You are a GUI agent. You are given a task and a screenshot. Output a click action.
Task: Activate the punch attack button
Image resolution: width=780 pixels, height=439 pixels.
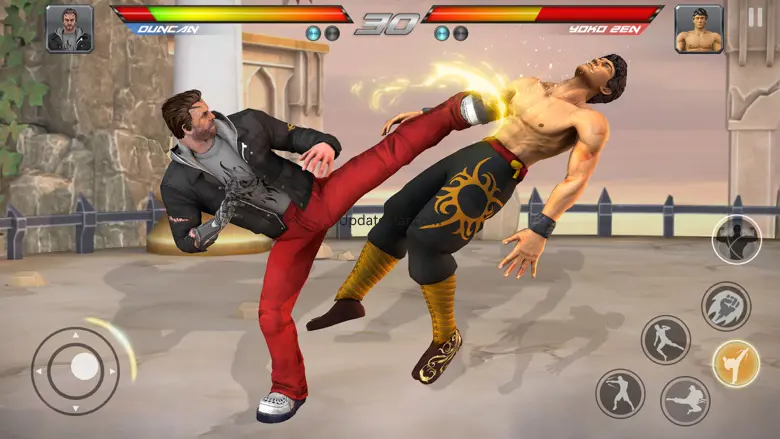click(x=620, y=393)
